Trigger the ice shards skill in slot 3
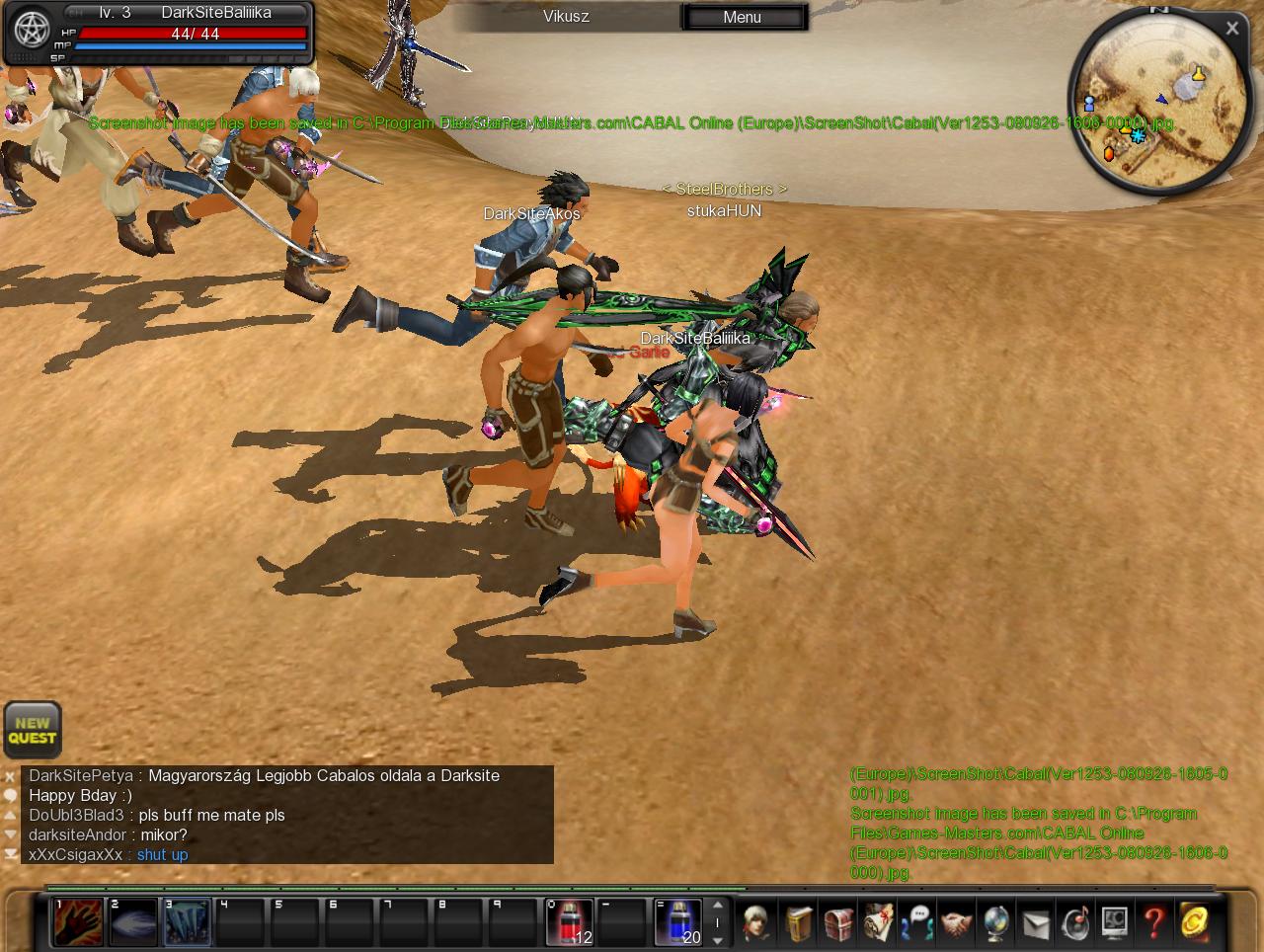 click(x=187, y=922)
